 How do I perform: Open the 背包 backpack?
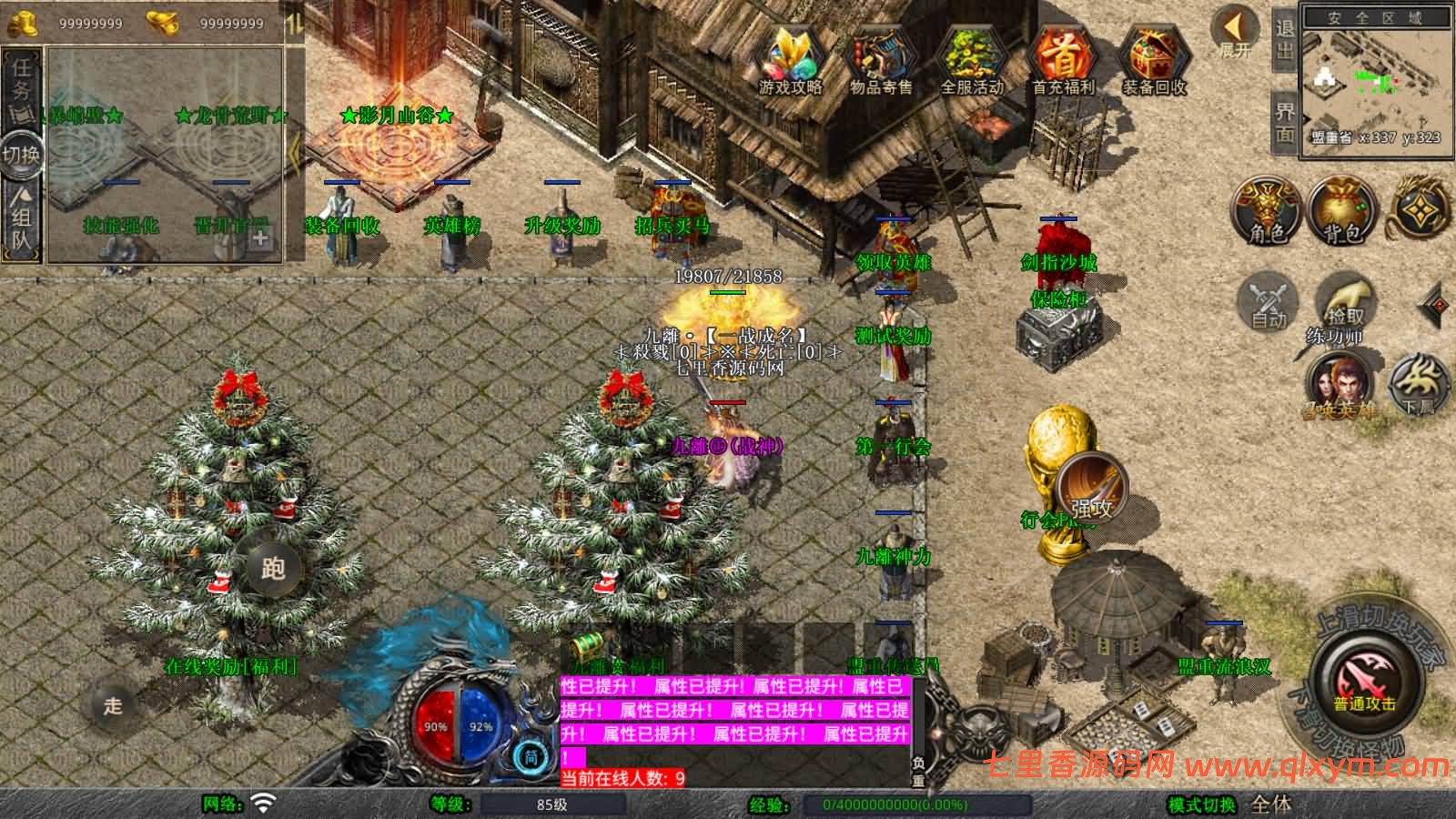[x=1340, y=211]
